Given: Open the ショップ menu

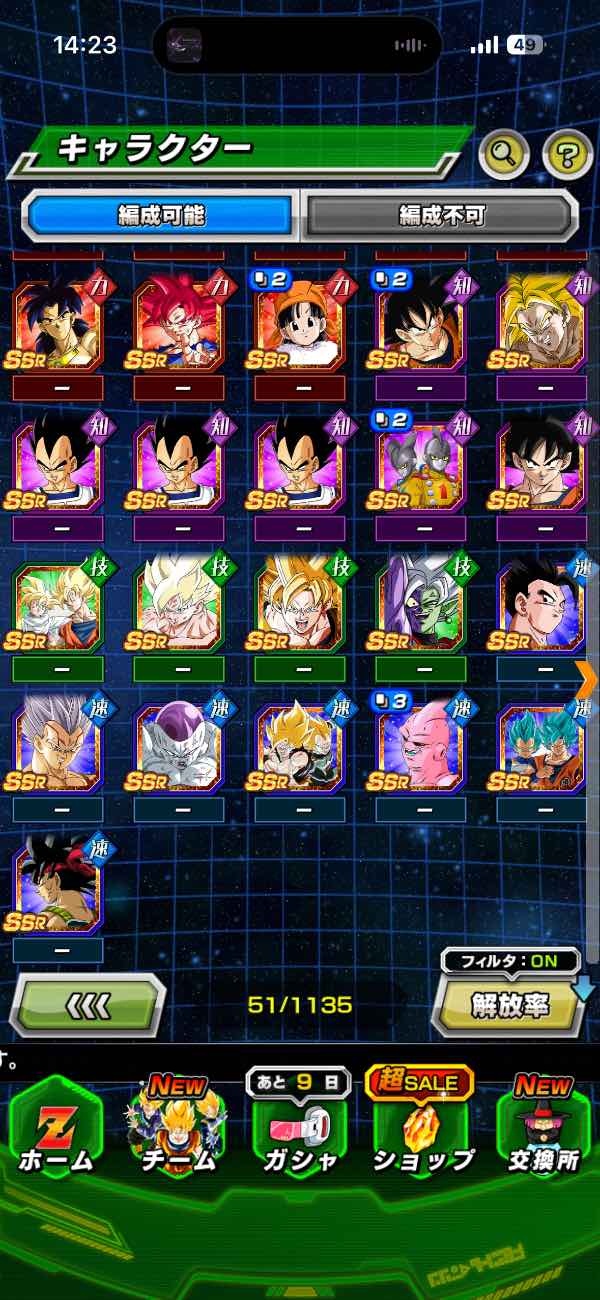Looking at the screenshot, I should coord(421,1135).
